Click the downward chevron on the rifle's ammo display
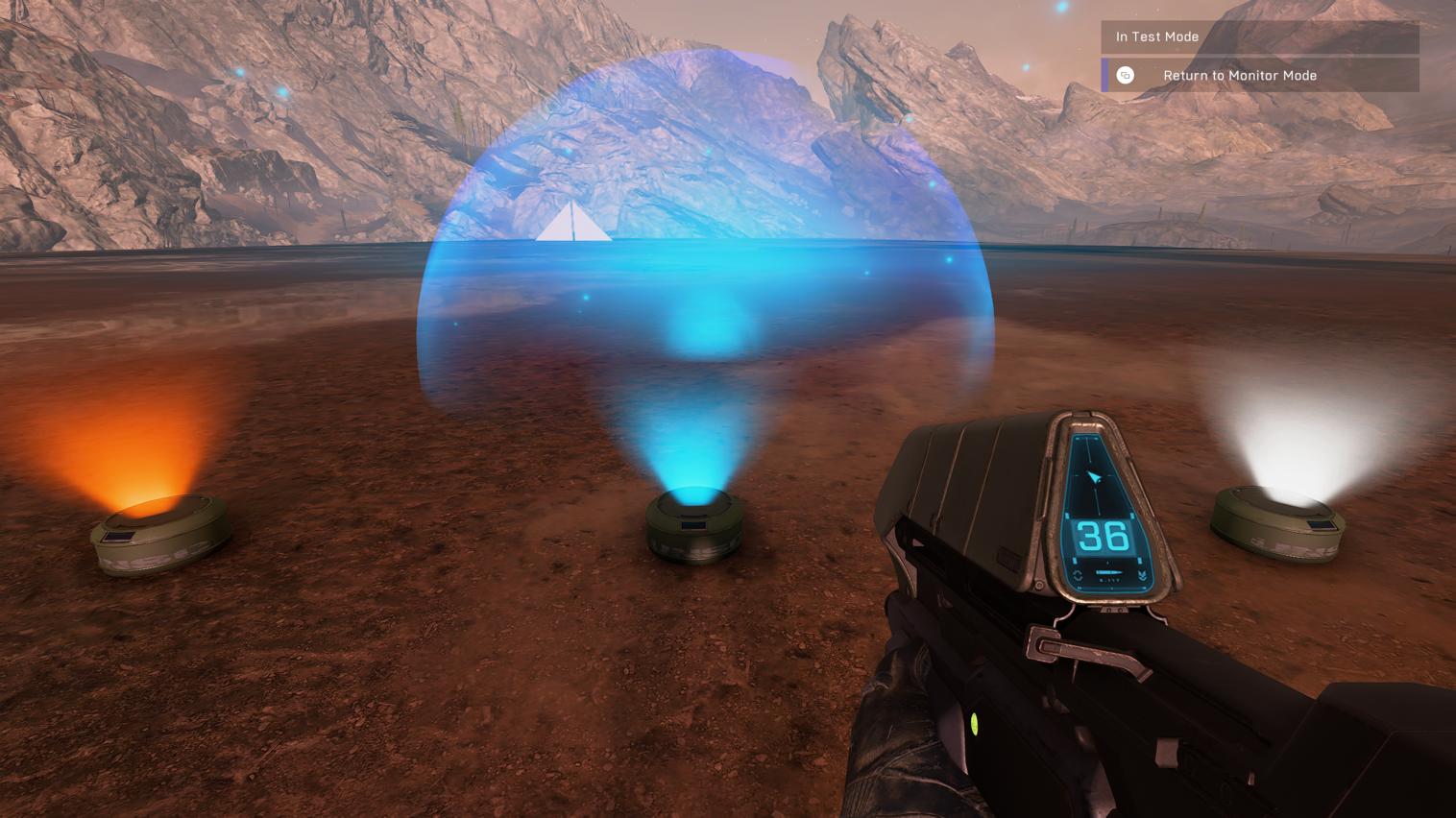The height and width of the screenshot is (818, 1456). pos(1141,575)
